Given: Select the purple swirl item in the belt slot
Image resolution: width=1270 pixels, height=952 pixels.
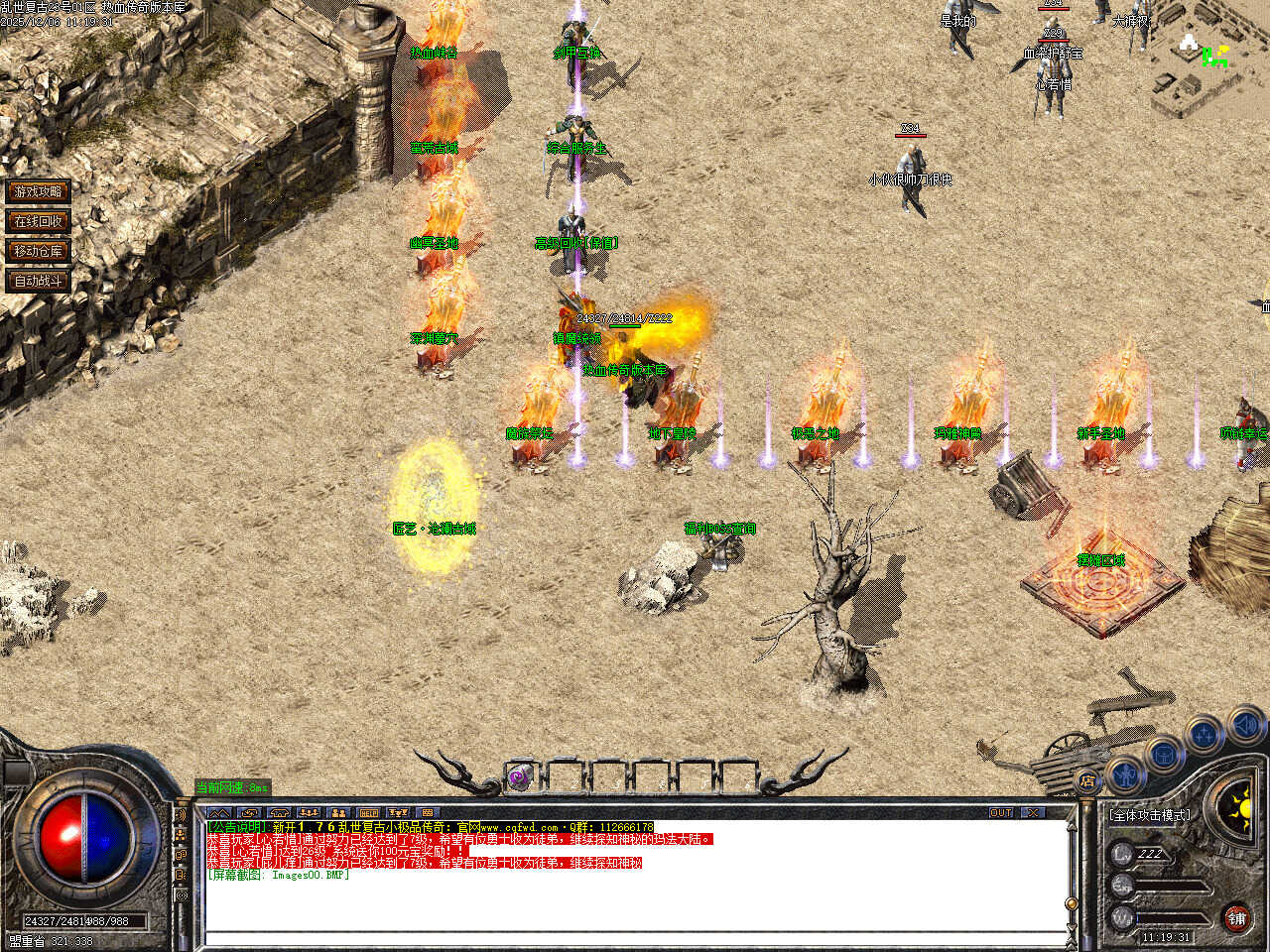Looking at the screenshot, I should click(x=519, y=778).
